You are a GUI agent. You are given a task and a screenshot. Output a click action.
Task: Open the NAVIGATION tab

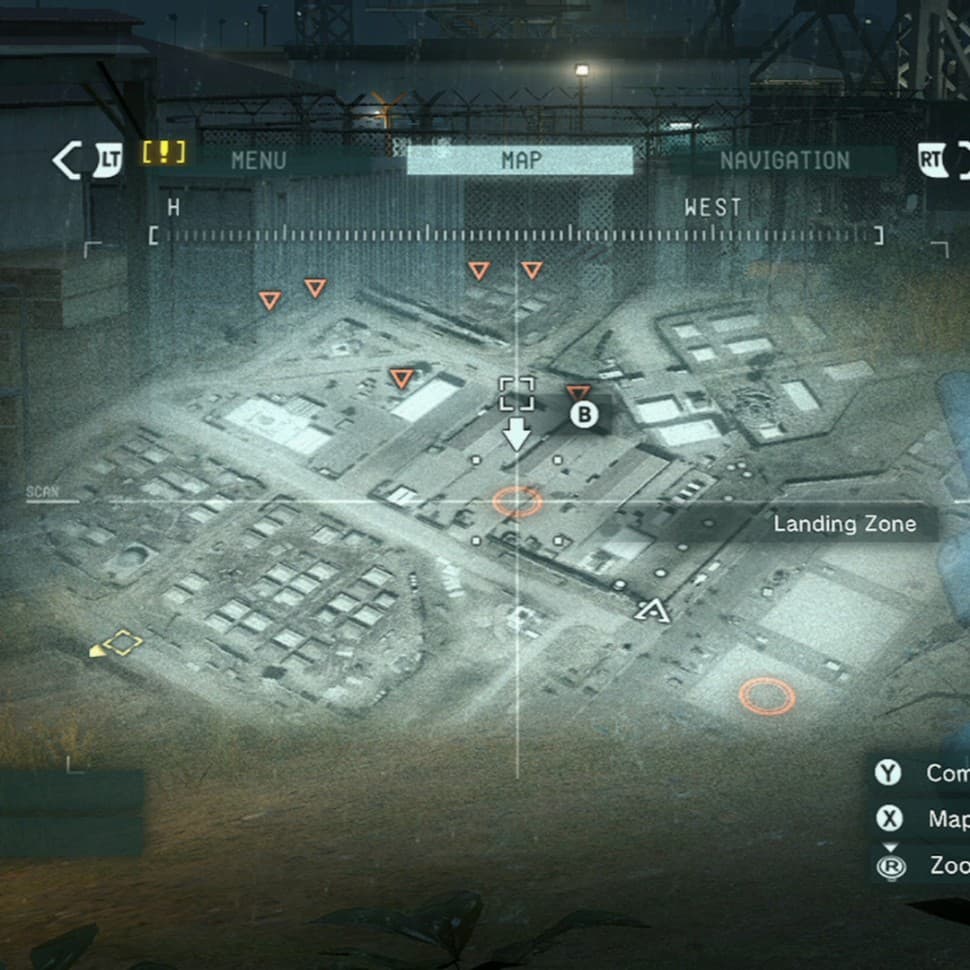pos(784,160)
